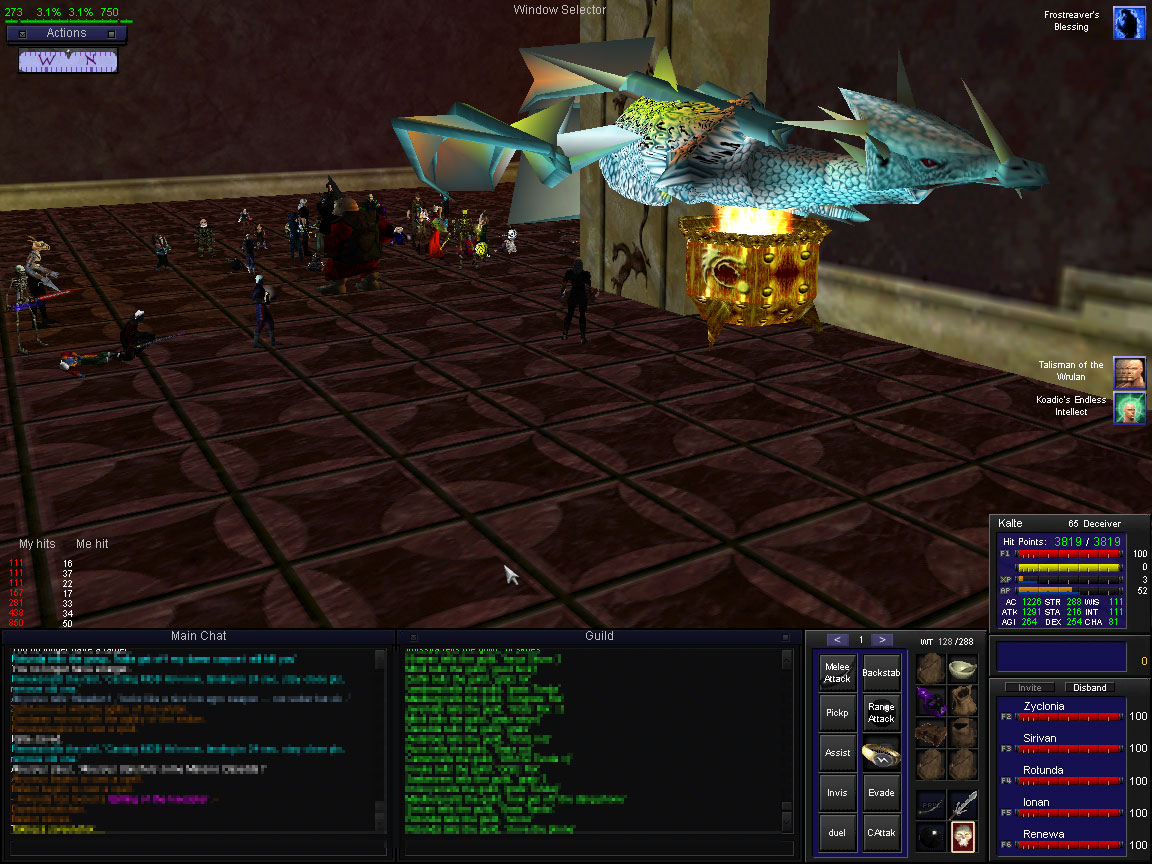Click the Assist hotbutton
Image resolution: width=1152 pixels, height=864 pixels.
point(837,753)
